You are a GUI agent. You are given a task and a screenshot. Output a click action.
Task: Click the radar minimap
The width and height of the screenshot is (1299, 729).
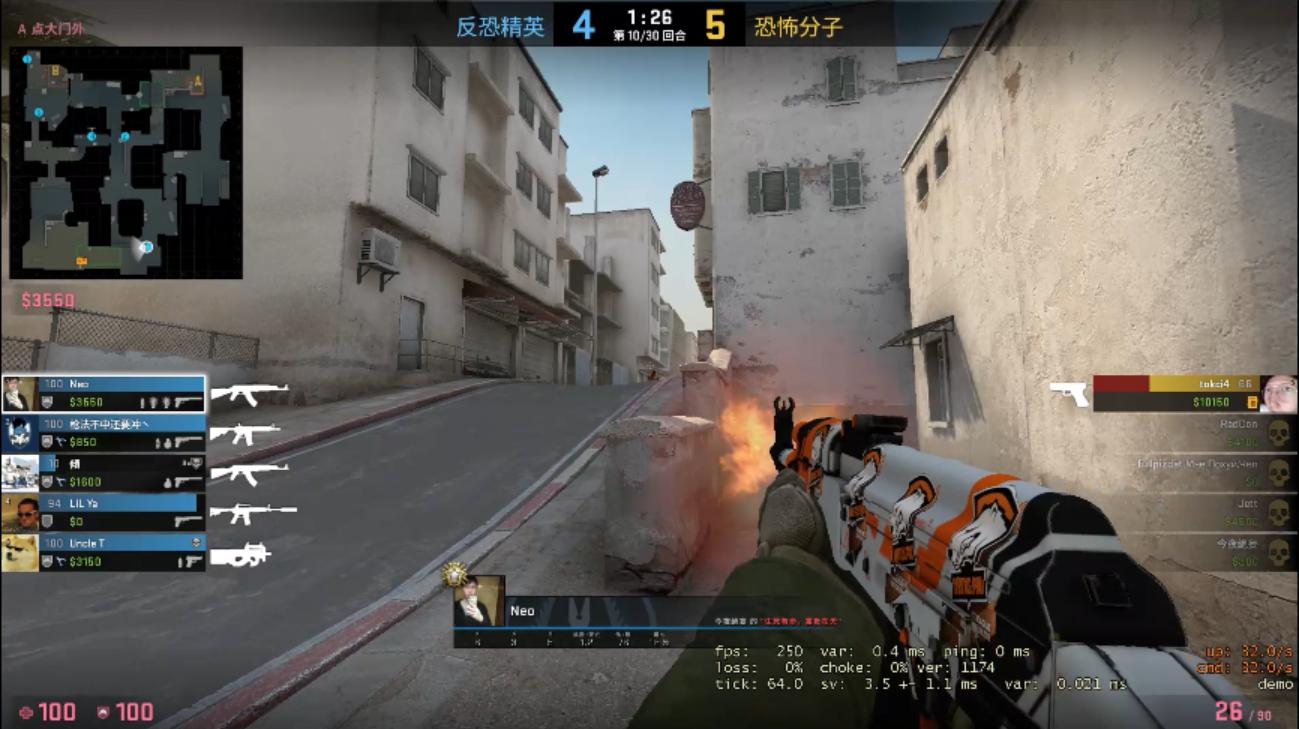click(x=126, y=162)
